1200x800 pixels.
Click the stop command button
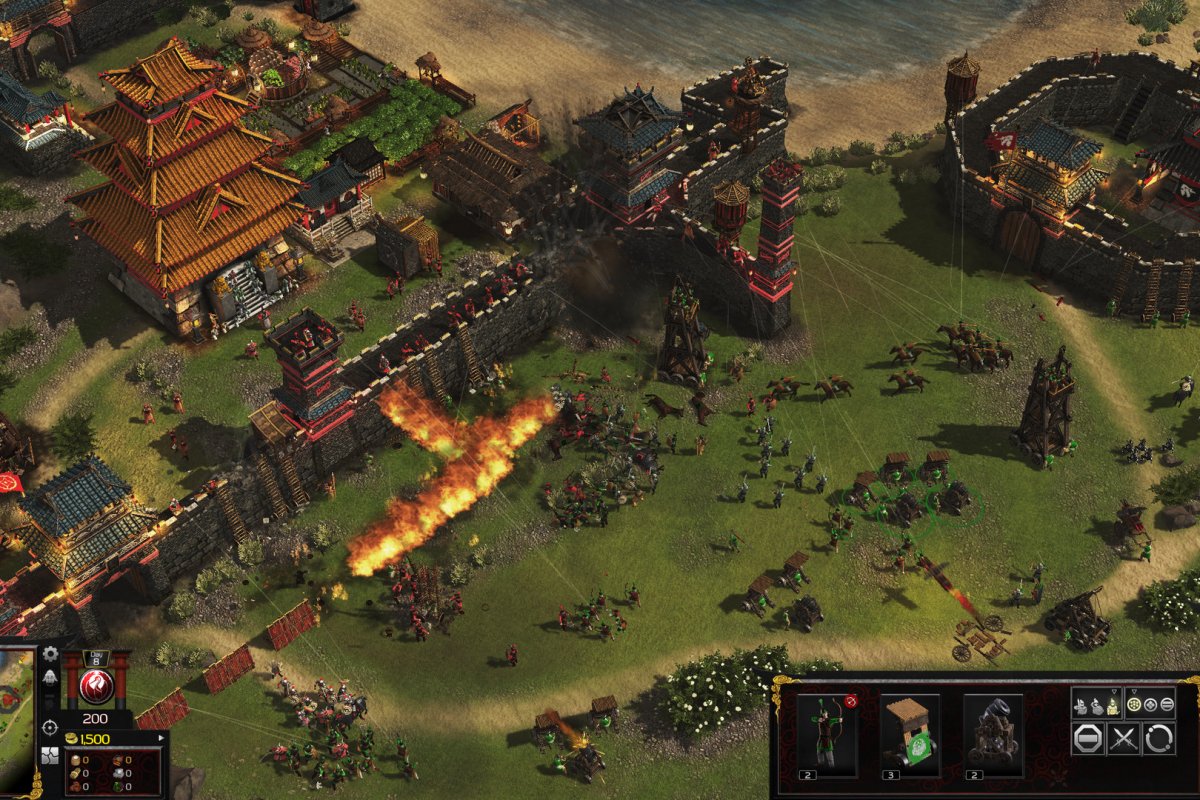(x=1088, y=740)
